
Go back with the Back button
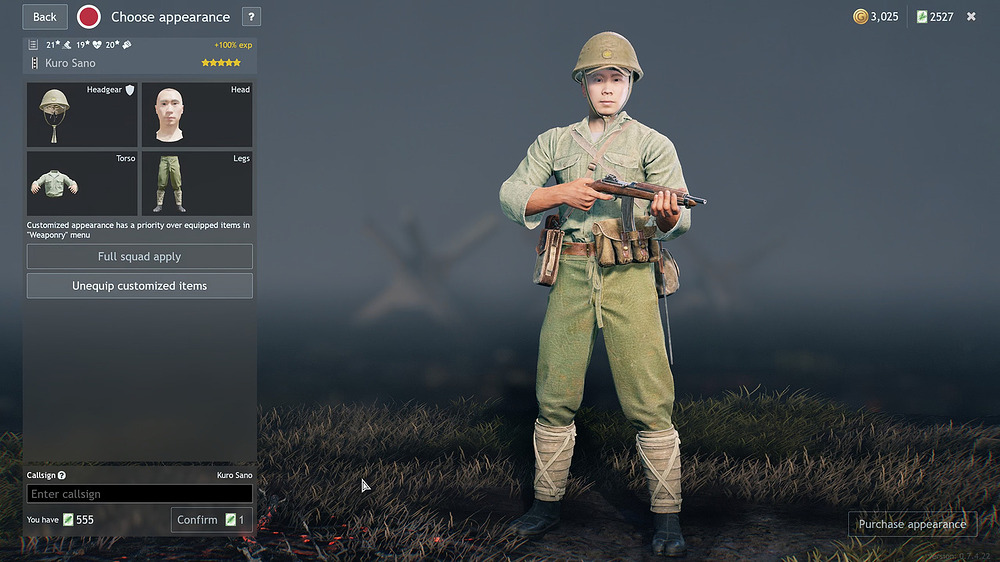(45, 17)
